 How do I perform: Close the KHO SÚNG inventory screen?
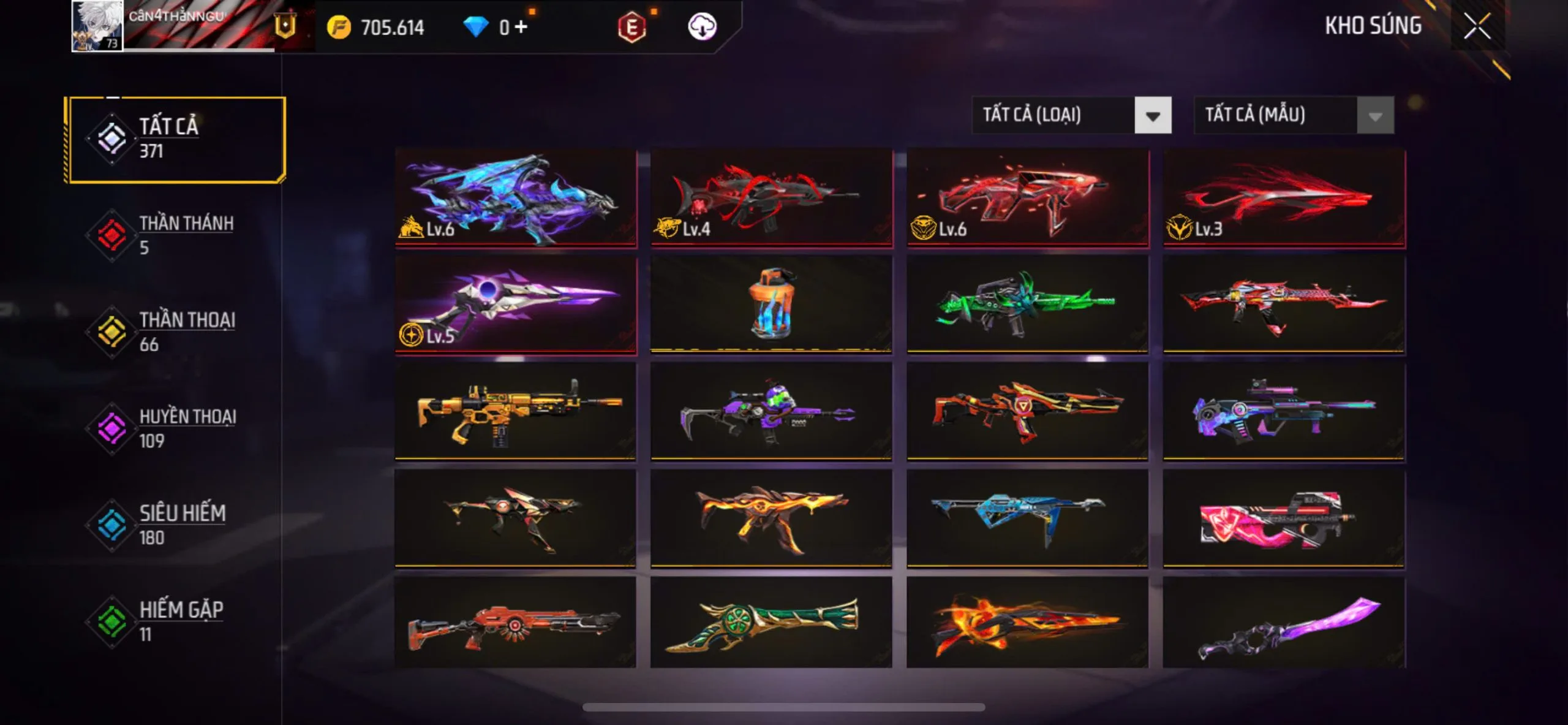1477,26
